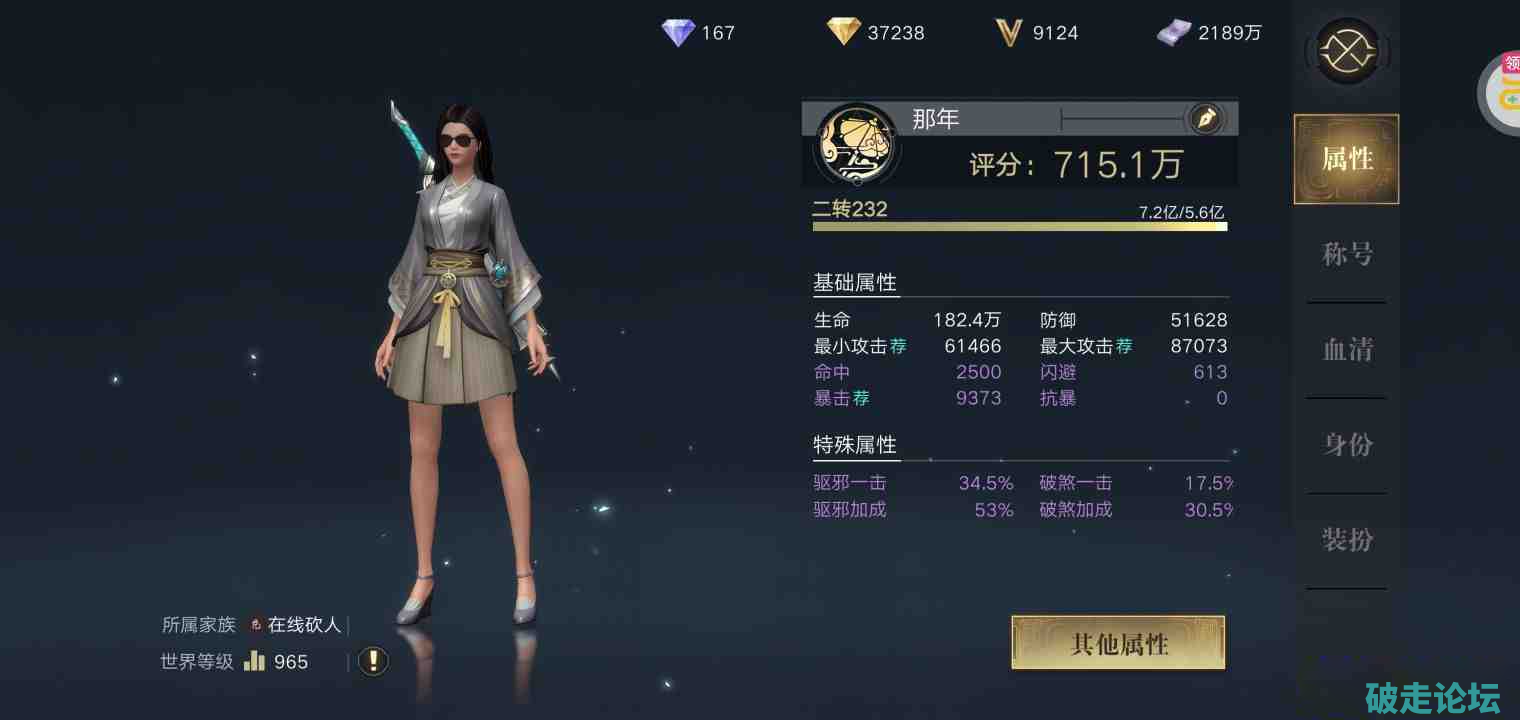Select the 属性 tab
1520x720 pixels.
1346,159
